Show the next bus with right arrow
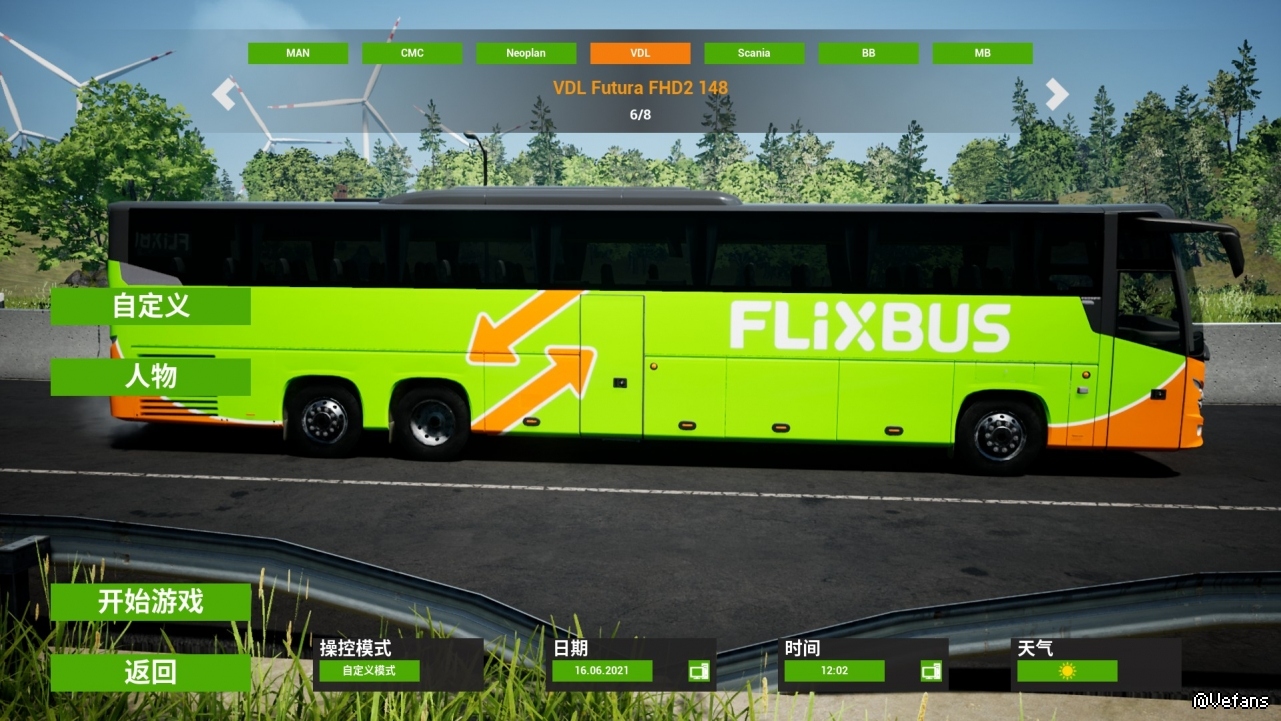The image size is (1281, 721). [1057, 94]
